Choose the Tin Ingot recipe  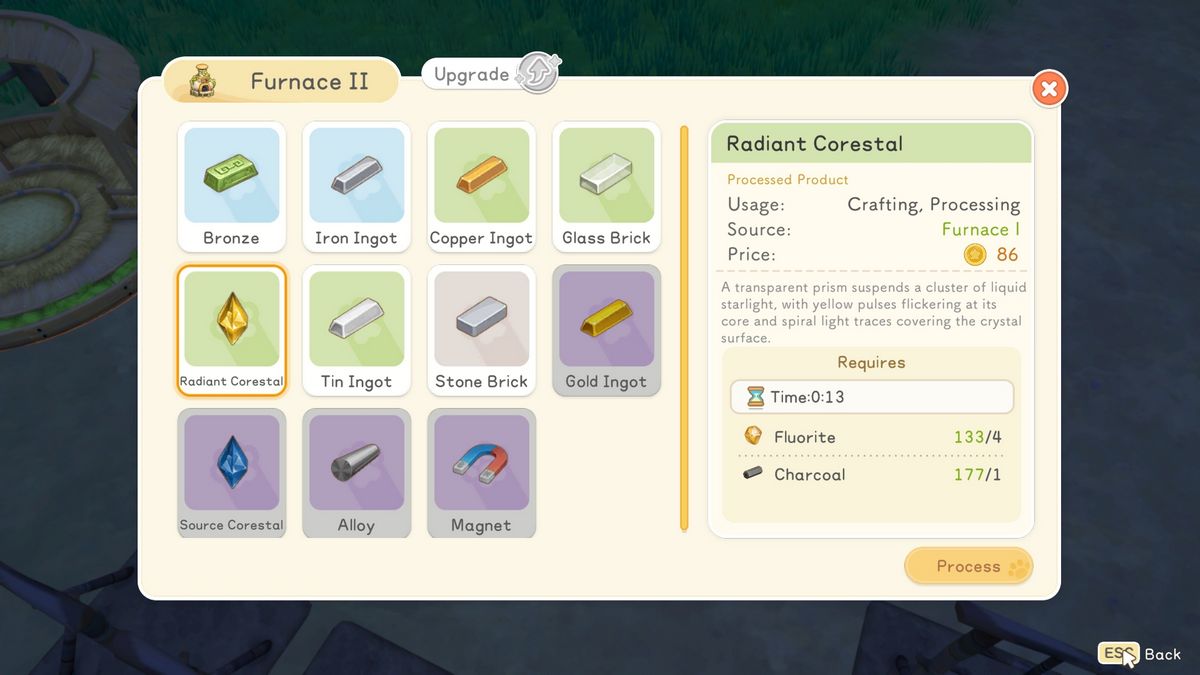pos(356,330)
